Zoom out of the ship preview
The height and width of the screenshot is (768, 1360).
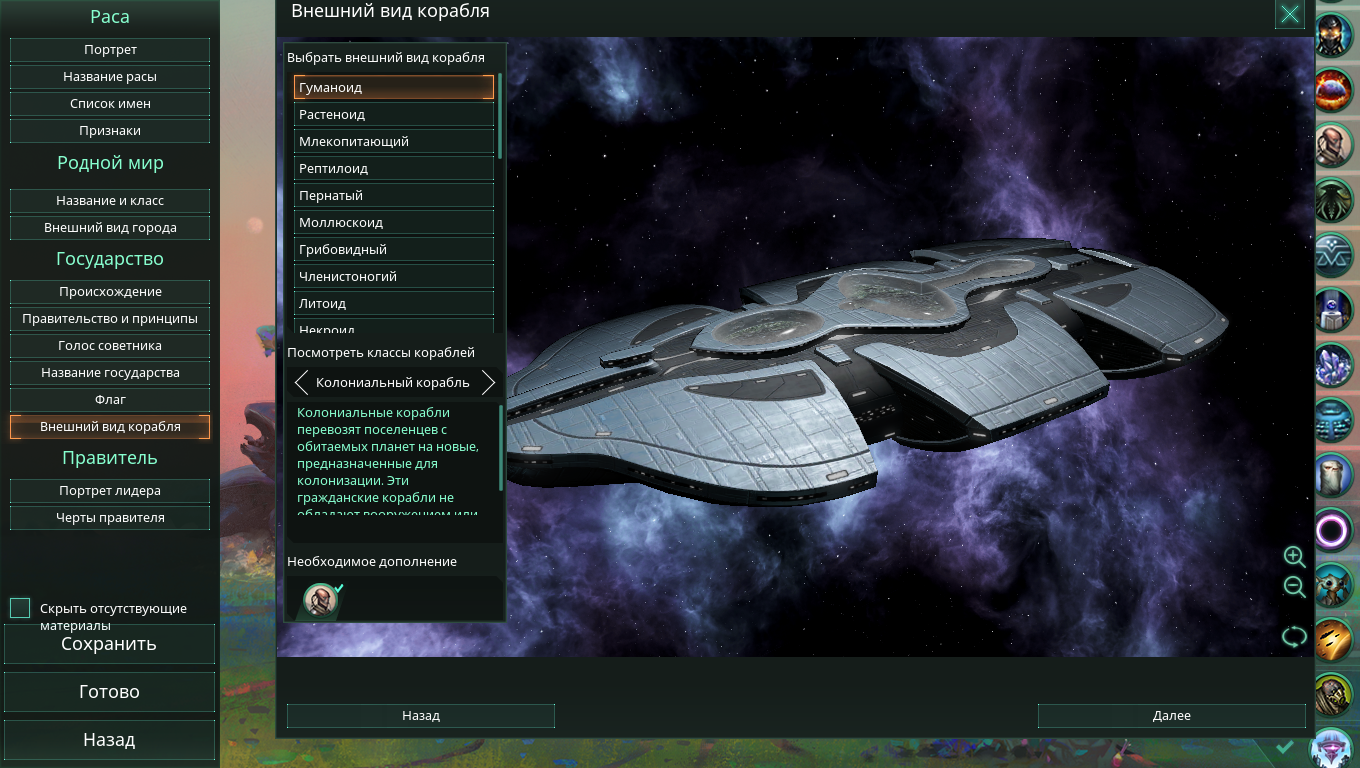(x=1294, y=588)
